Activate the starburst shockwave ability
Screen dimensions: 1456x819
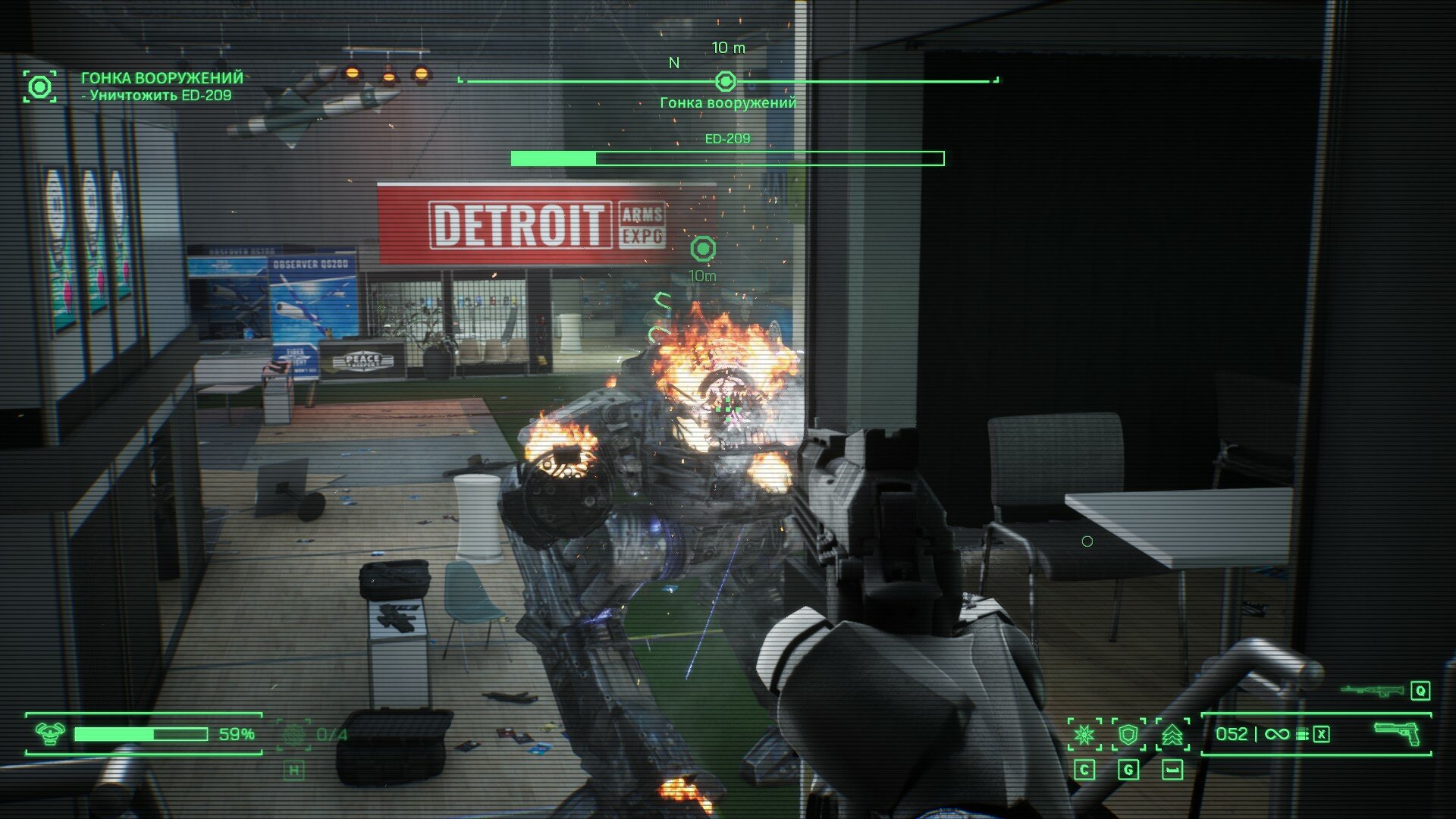pyautogui.click(x=1084, y=734)
